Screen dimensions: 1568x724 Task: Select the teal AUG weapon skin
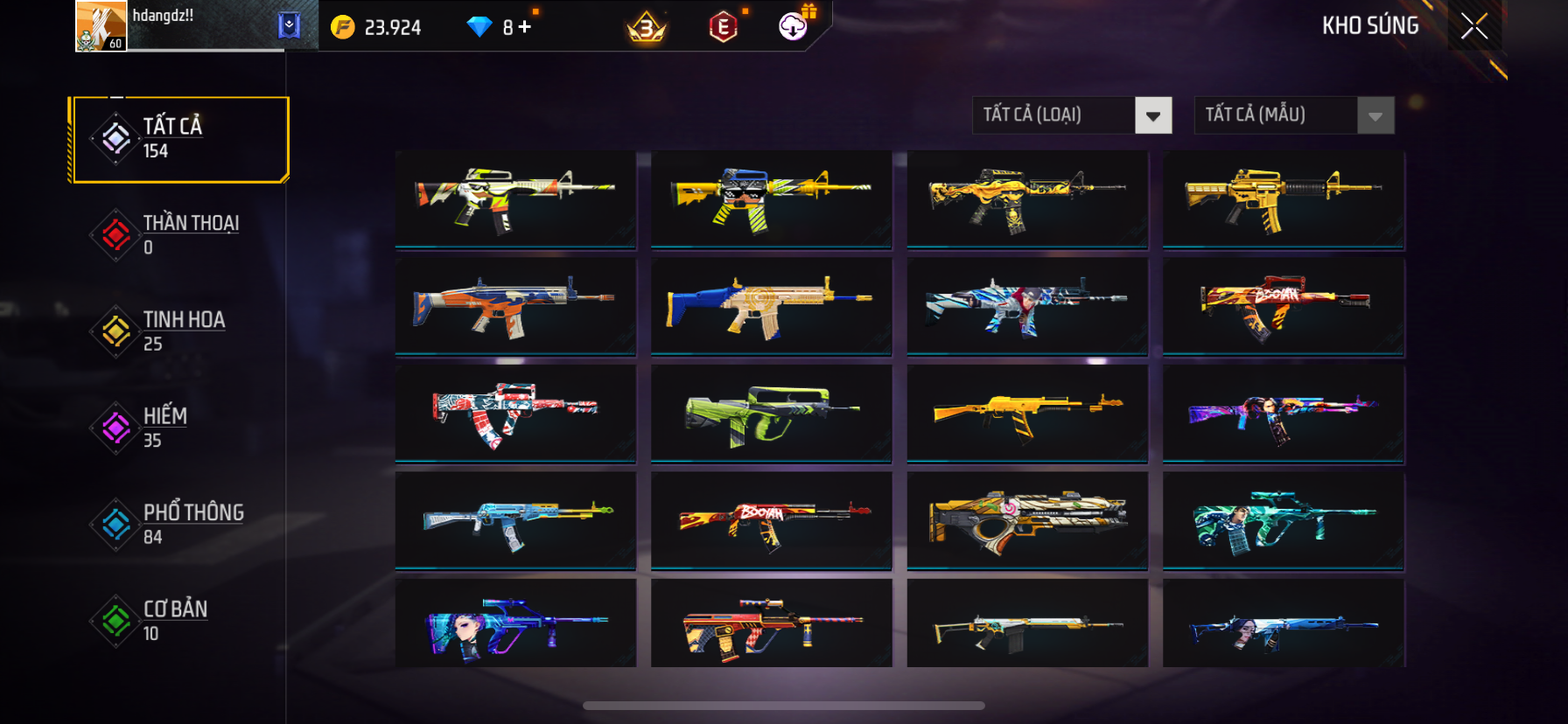point(1283,521)
